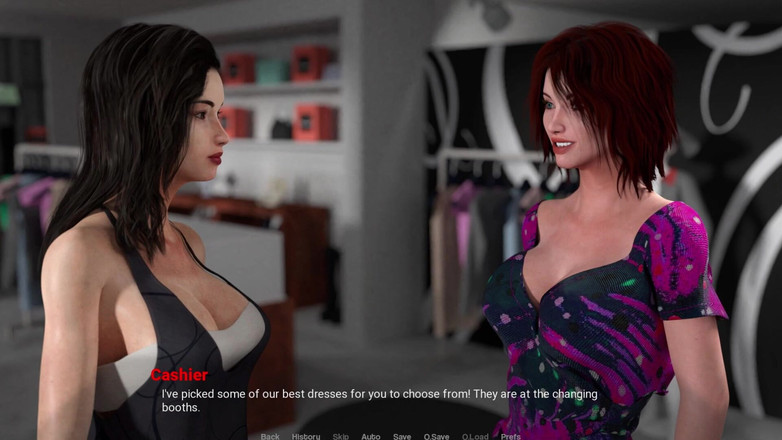Advance the Cashier's dialogue text
The height and width of the screenshot is (440, 782).
point(380,400)
